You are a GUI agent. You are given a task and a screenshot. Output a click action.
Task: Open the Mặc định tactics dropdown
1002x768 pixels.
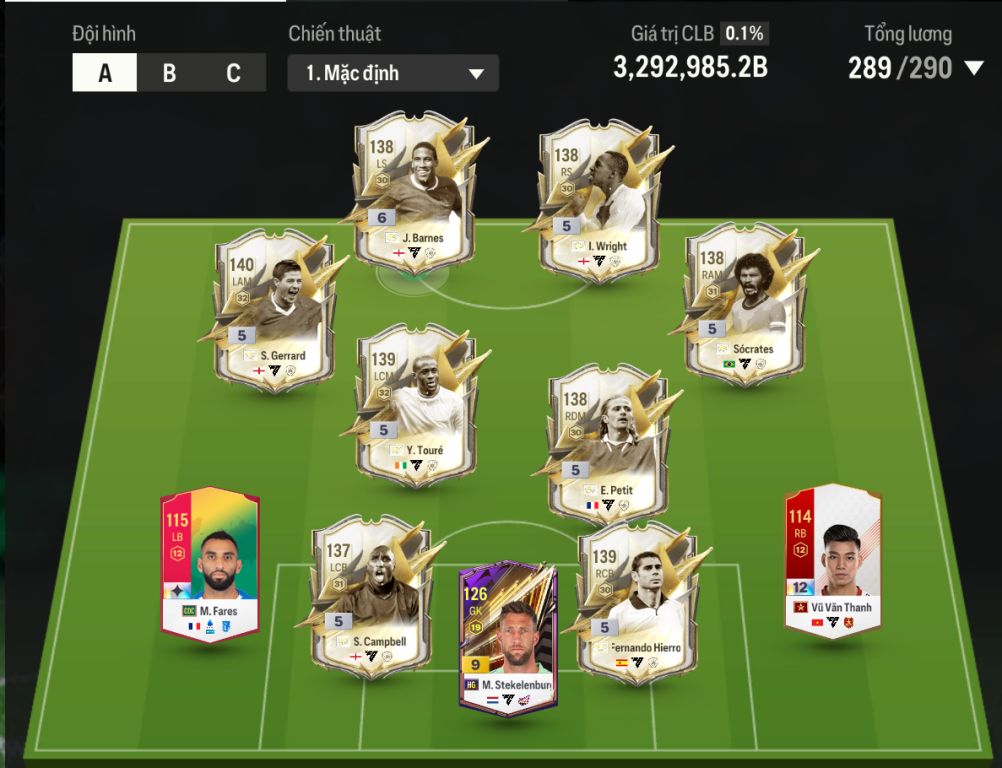pyautogui.click(x=393, y=73)
